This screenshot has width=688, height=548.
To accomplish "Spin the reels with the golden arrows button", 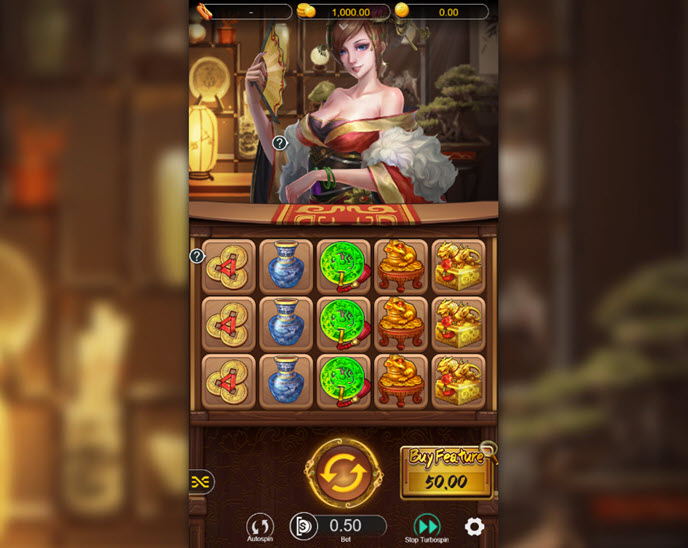I will 343,472.
